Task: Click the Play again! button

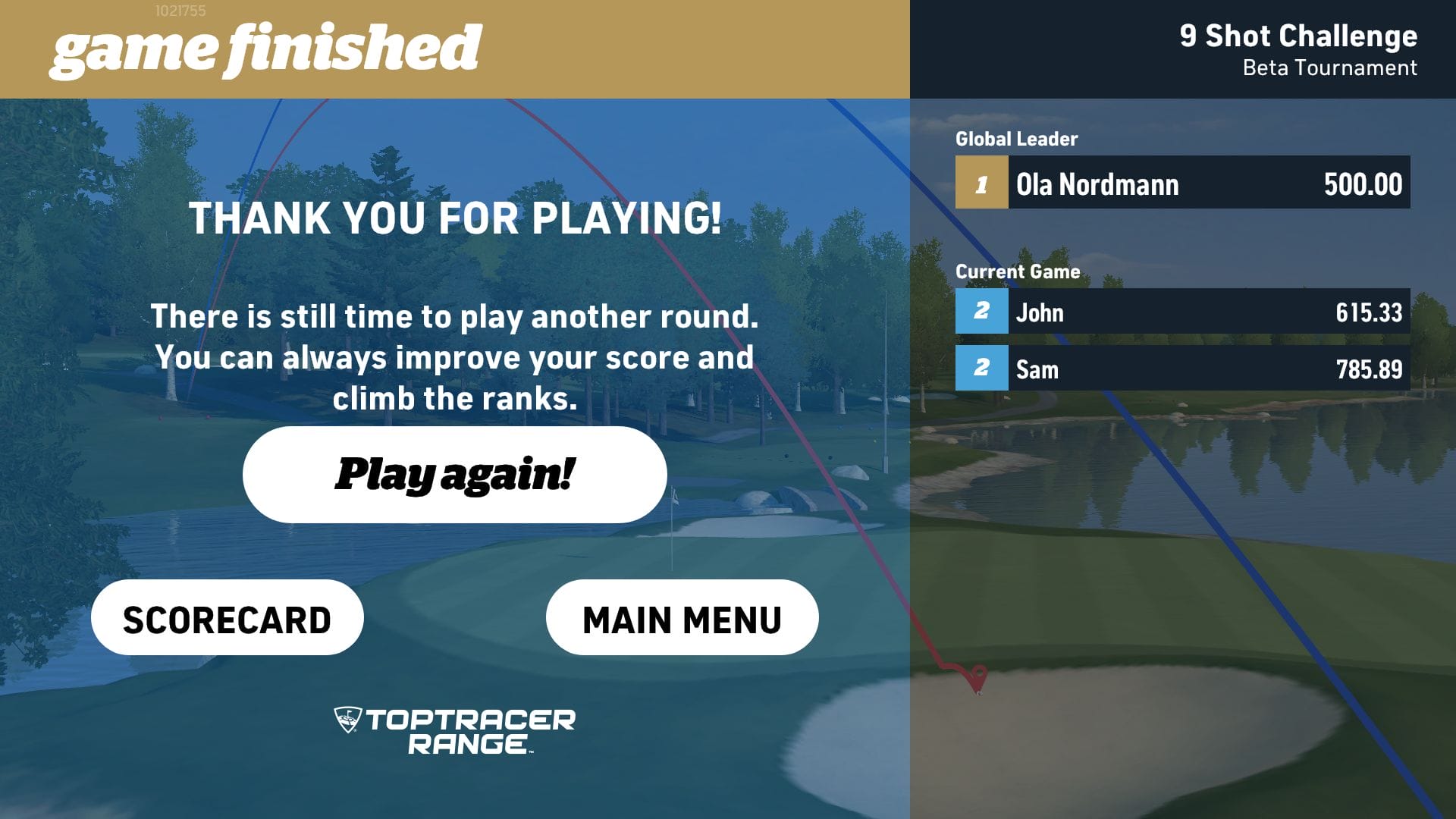Action: [x=454, y=475]
